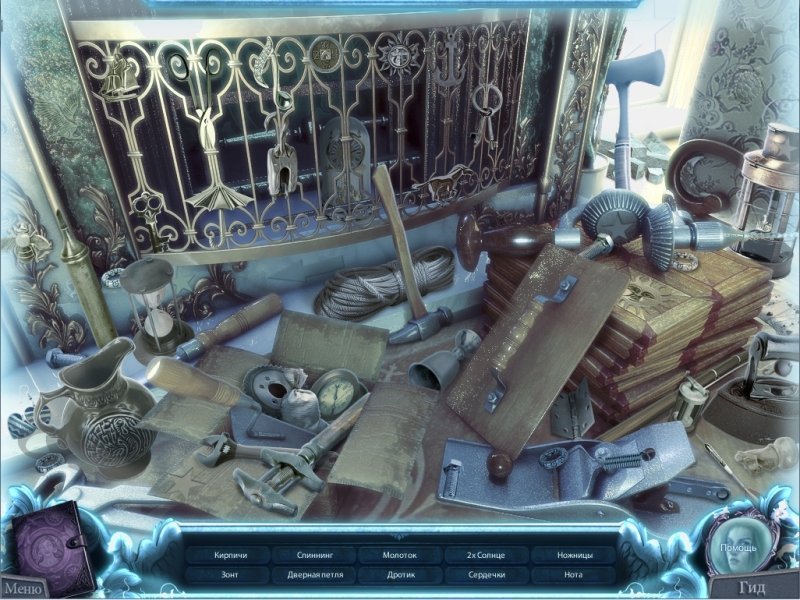Screen dimensions: 800x600
Task: Select the Дротик list entry
Action: 400,575
